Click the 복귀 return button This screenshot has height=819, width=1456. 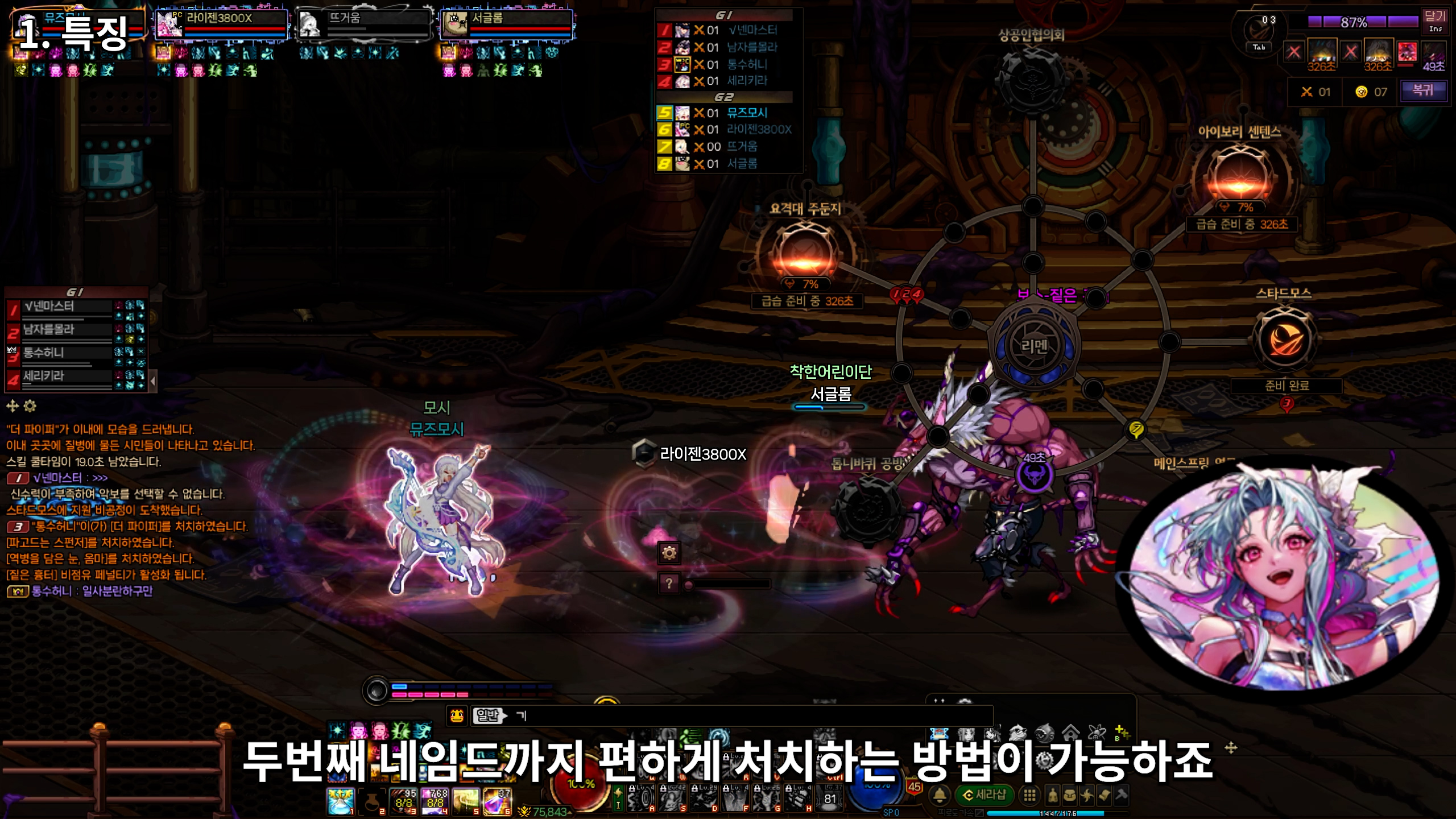coord(1423,90)
